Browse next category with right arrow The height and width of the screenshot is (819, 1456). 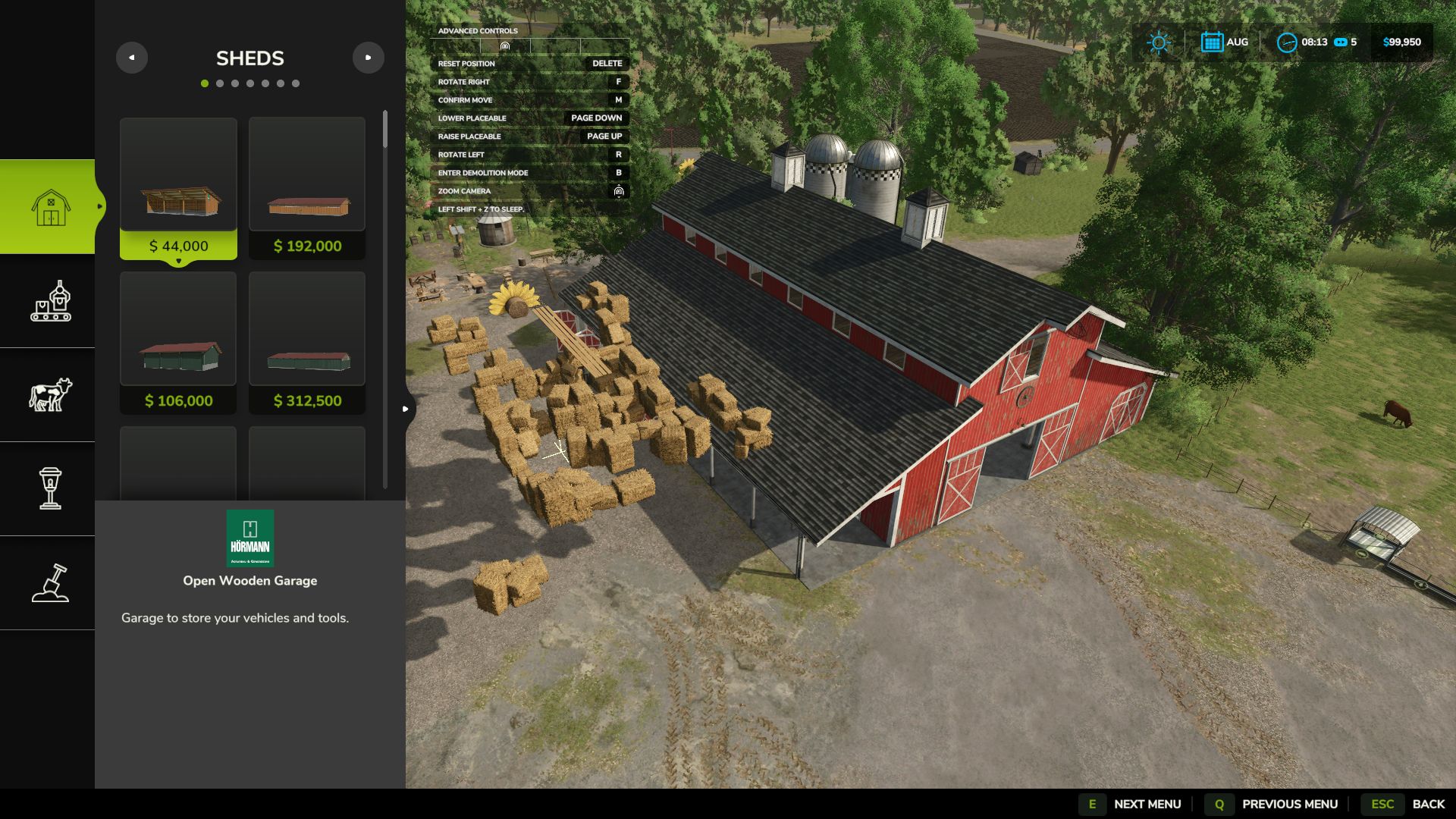[369, 58]
